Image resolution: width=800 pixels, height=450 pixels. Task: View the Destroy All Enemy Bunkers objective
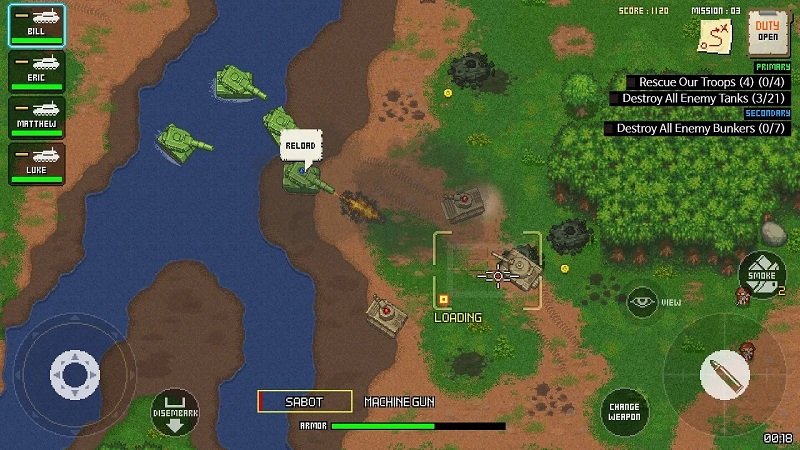pos(698,128)
